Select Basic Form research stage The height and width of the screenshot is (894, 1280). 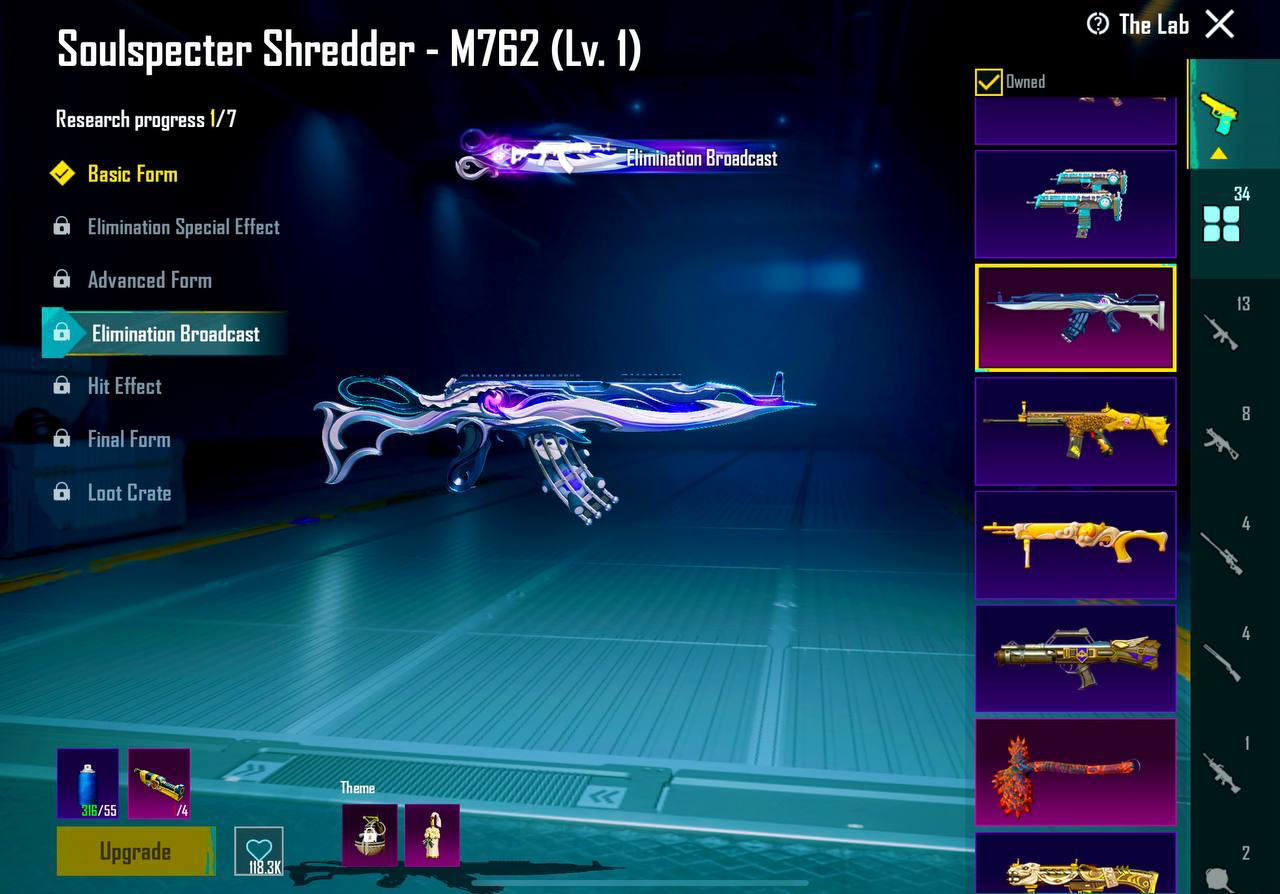coord(131,174)
